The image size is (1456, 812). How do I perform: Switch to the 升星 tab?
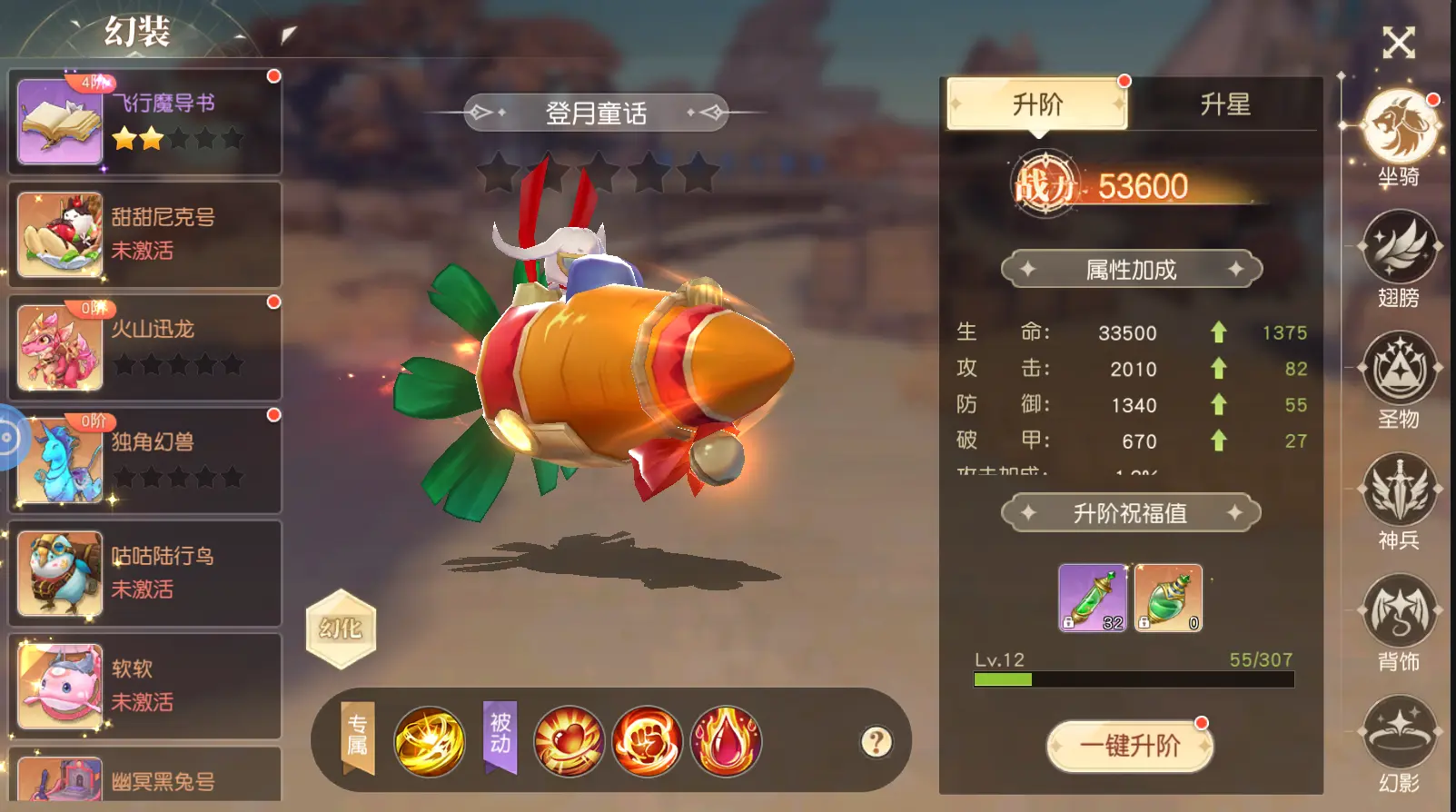1224,104
